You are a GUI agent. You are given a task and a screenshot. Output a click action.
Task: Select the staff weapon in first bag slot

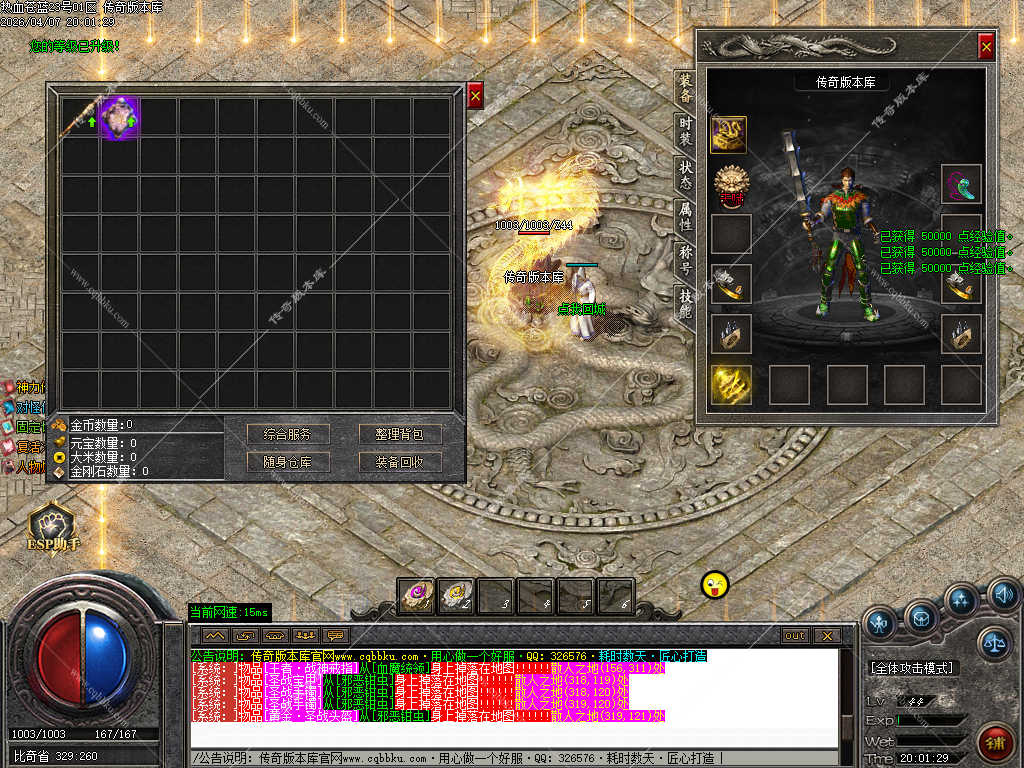(80, 117)
